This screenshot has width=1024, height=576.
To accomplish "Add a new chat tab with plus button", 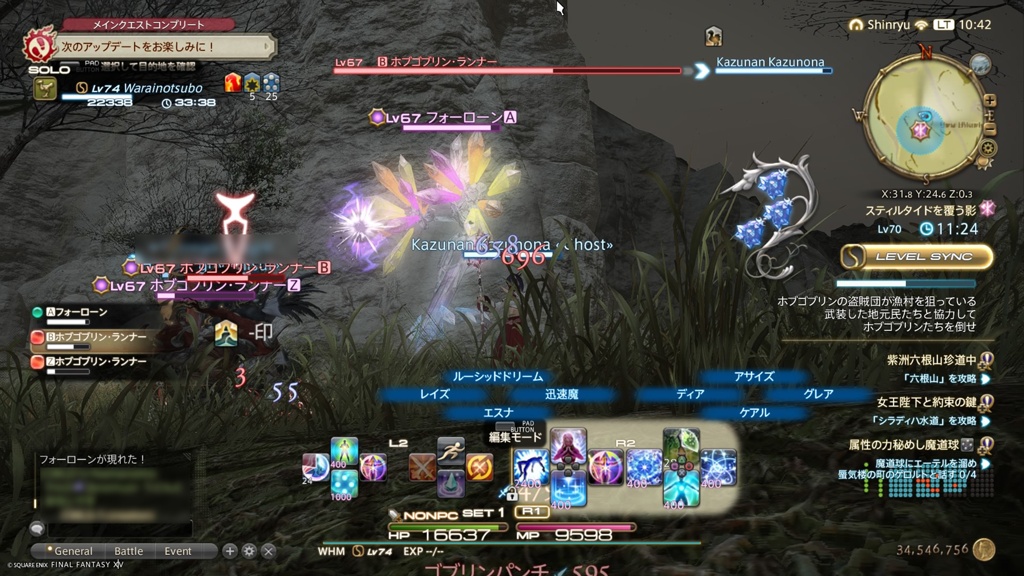I will (x=230, y=551).
